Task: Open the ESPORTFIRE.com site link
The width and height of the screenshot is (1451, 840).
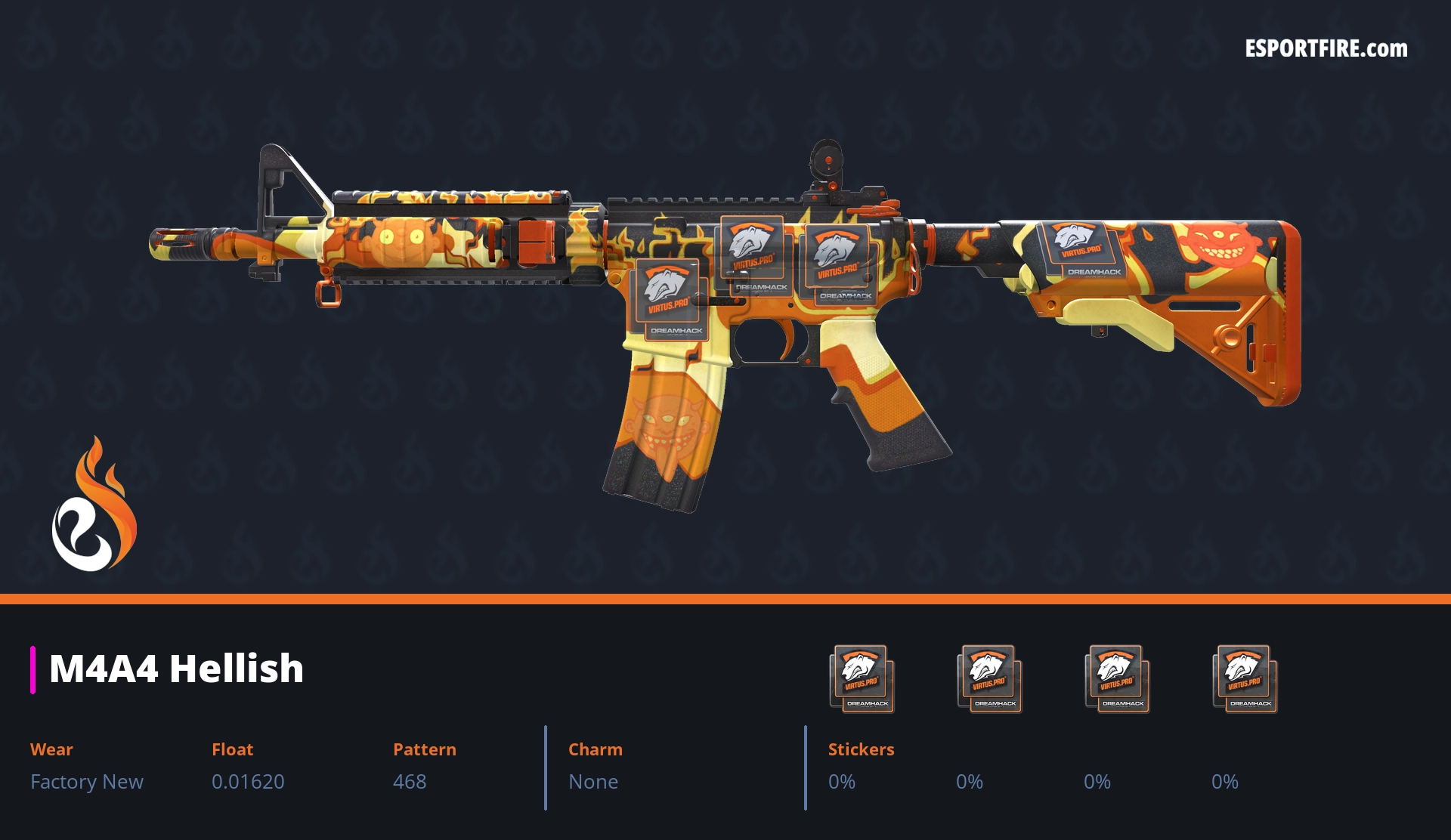Action: click(1326, 49)
